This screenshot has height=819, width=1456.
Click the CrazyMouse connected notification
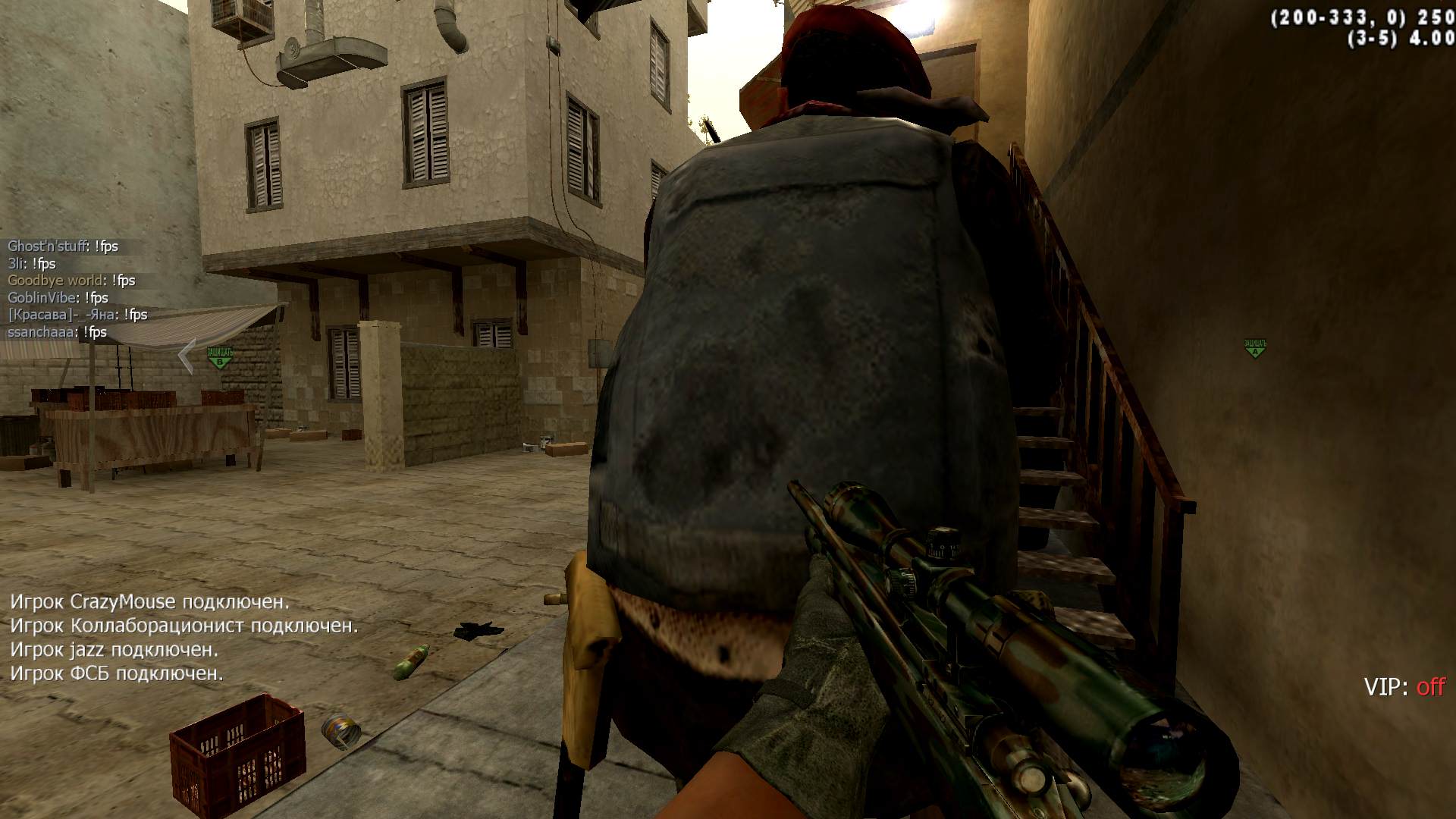point(149,602)
